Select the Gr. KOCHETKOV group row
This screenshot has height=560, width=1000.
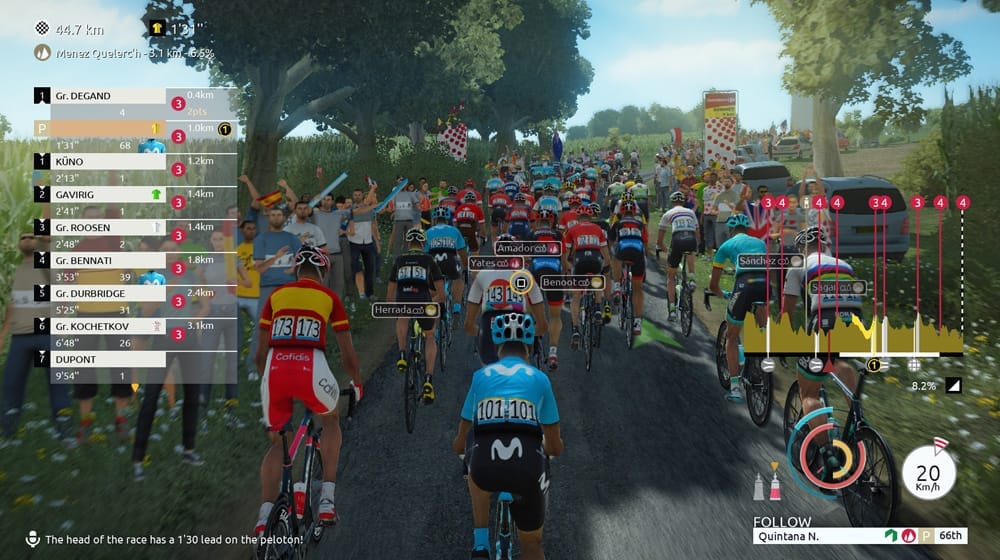[100, 326]
